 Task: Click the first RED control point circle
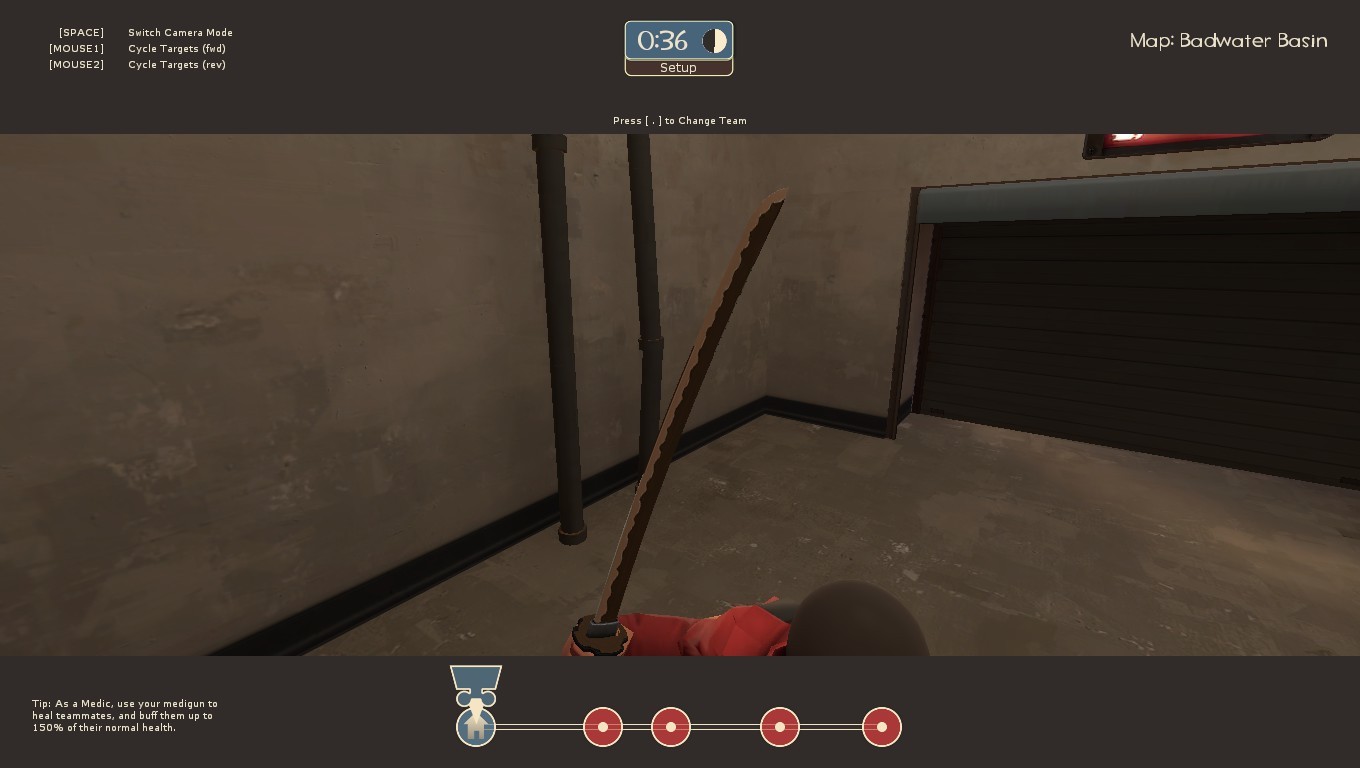pos(603,727)
